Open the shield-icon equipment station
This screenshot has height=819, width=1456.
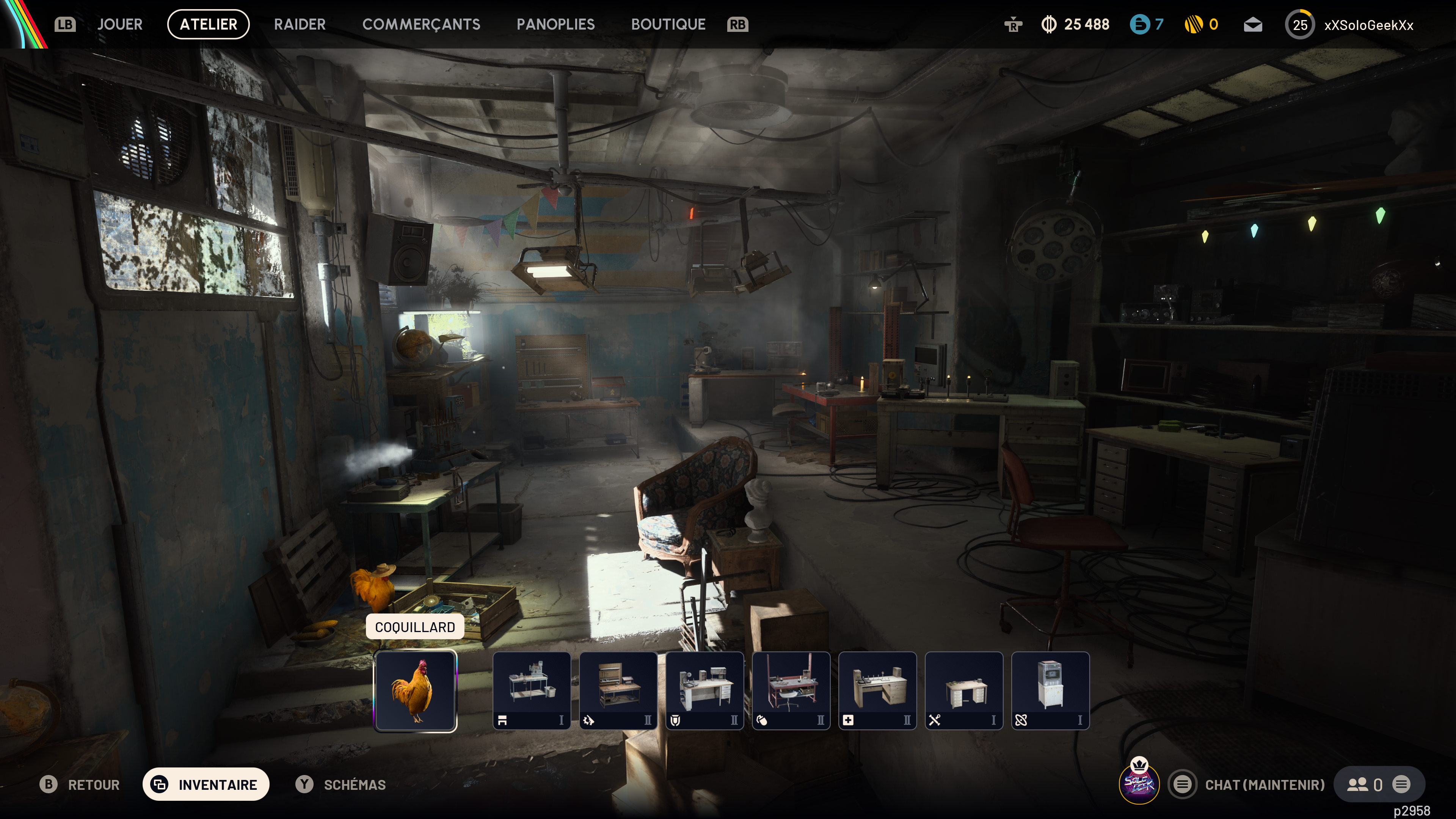704,691
